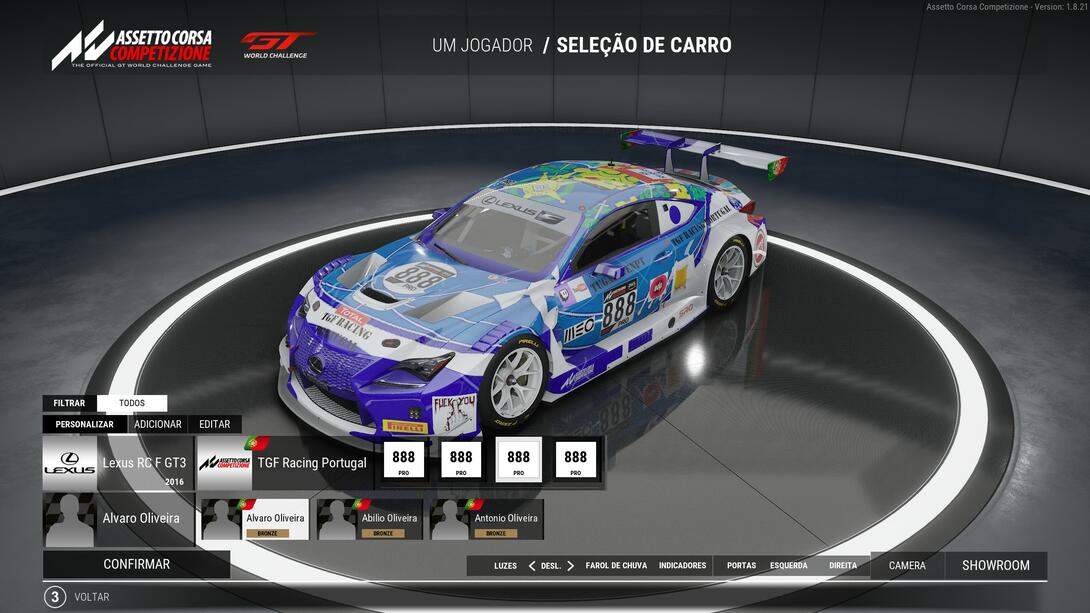
Task: Toggle the Farol de Chuva rain light
Action: pos(616,566)
